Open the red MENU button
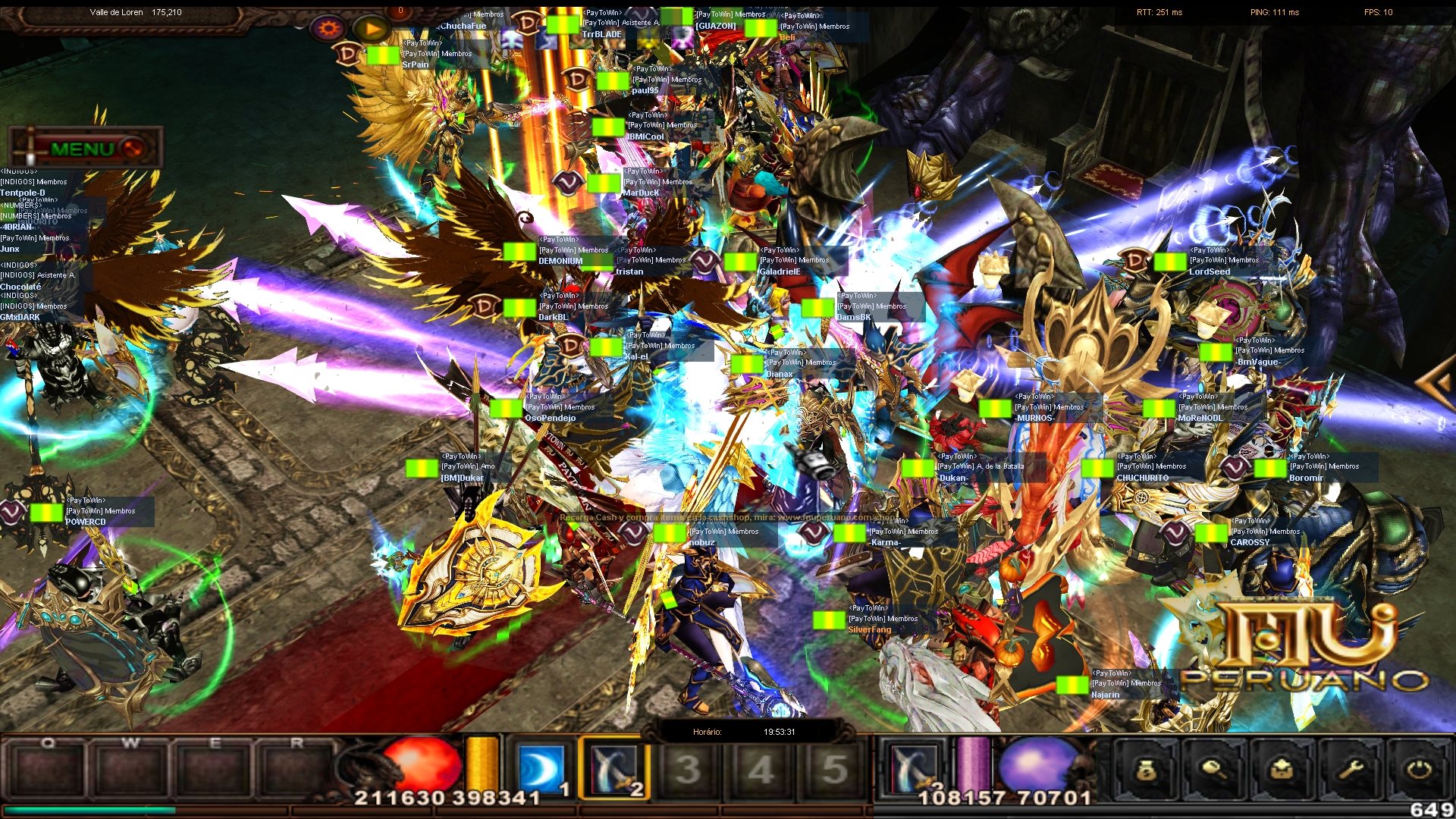The height and width of the screenshot is (819, 1456). click(x=85, y=149)
